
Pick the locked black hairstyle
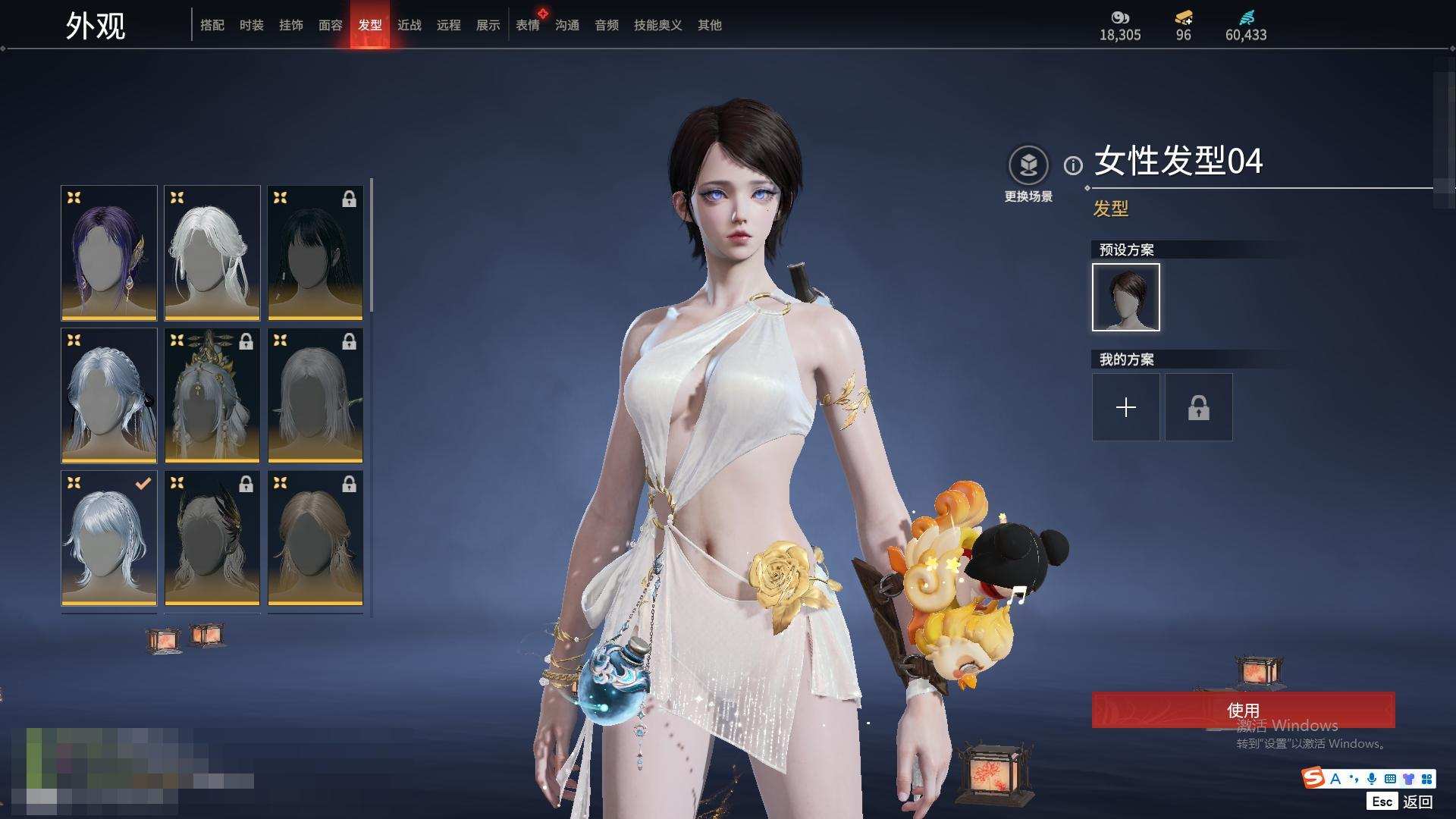[315, 253]
